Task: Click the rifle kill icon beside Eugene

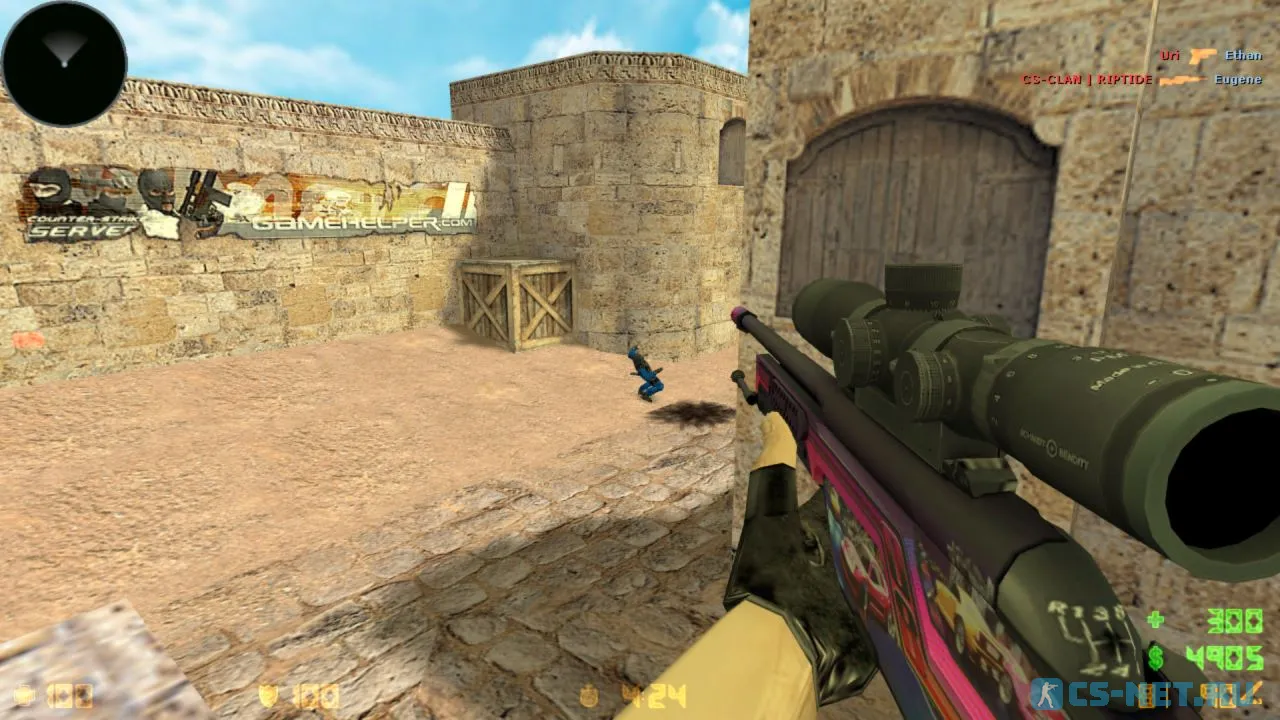Action: [1184, 79]
